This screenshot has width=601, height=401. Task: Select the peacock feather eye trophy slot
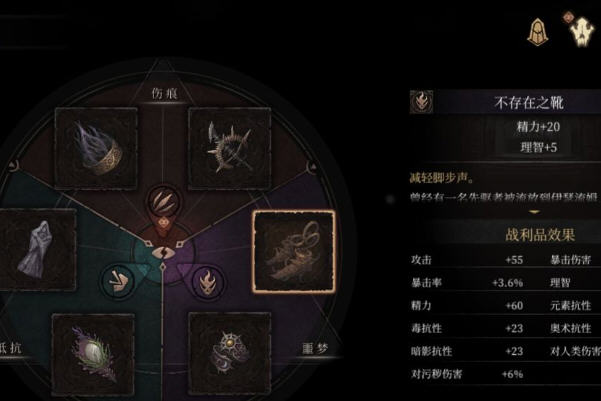point(92,351)
